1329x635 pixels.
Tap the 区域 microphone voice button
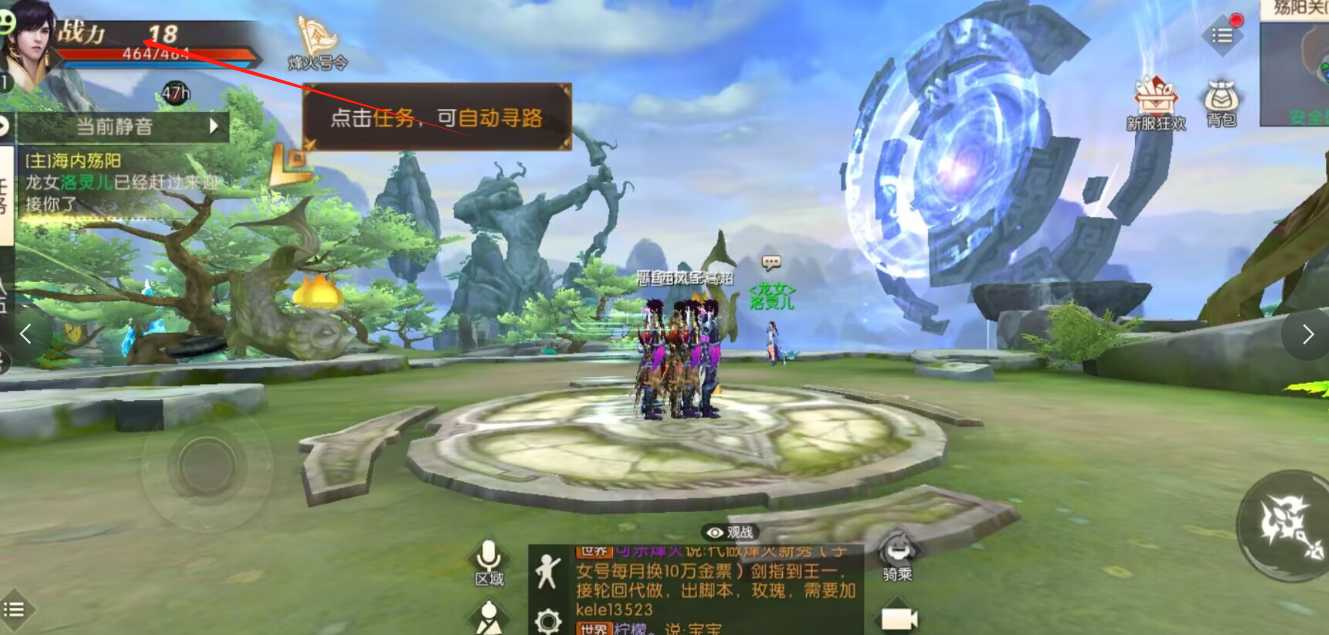click(x=488, y=563)
